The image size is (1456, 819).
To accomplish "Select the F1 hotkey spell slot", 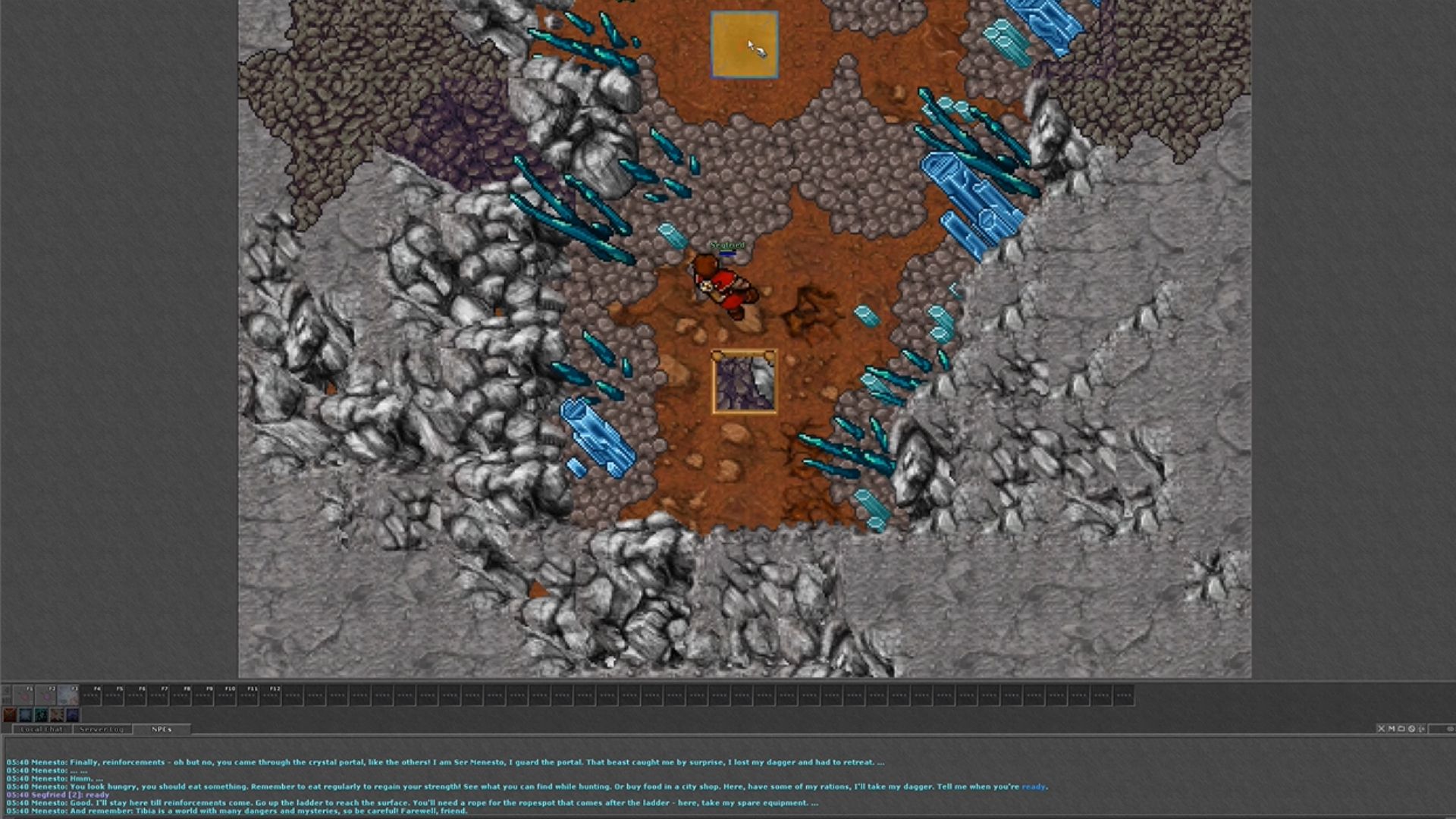I will (x=24, y=695).
